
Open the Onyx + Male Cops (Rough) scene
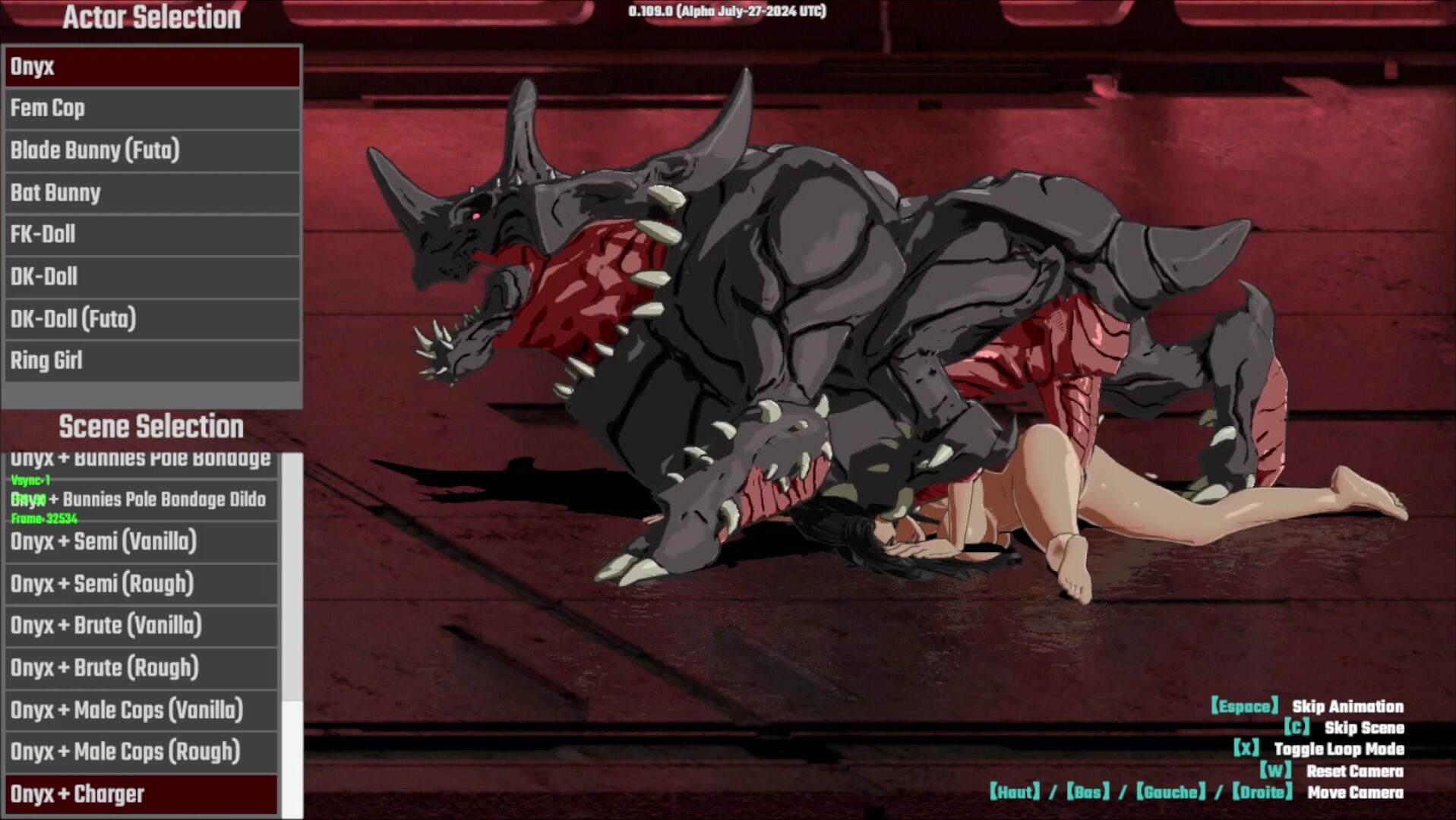[141, 752]
